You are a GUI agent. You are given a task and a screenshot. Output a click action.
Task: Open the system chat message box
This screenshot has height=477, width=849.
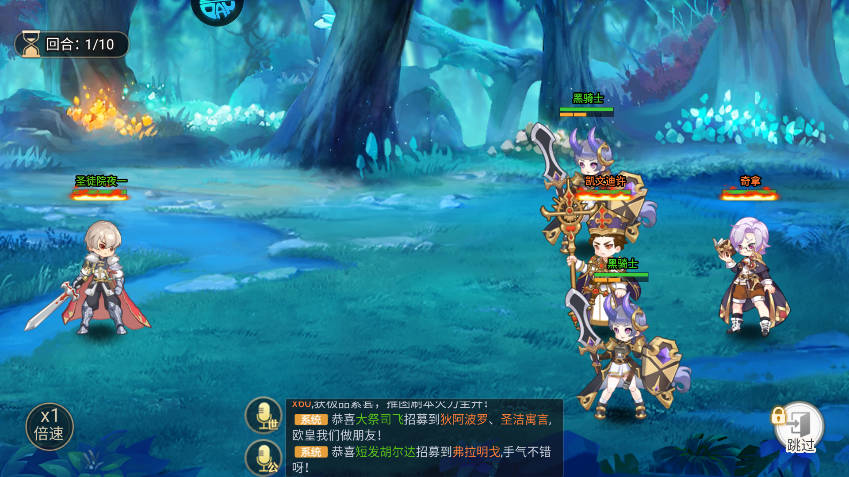425,438
